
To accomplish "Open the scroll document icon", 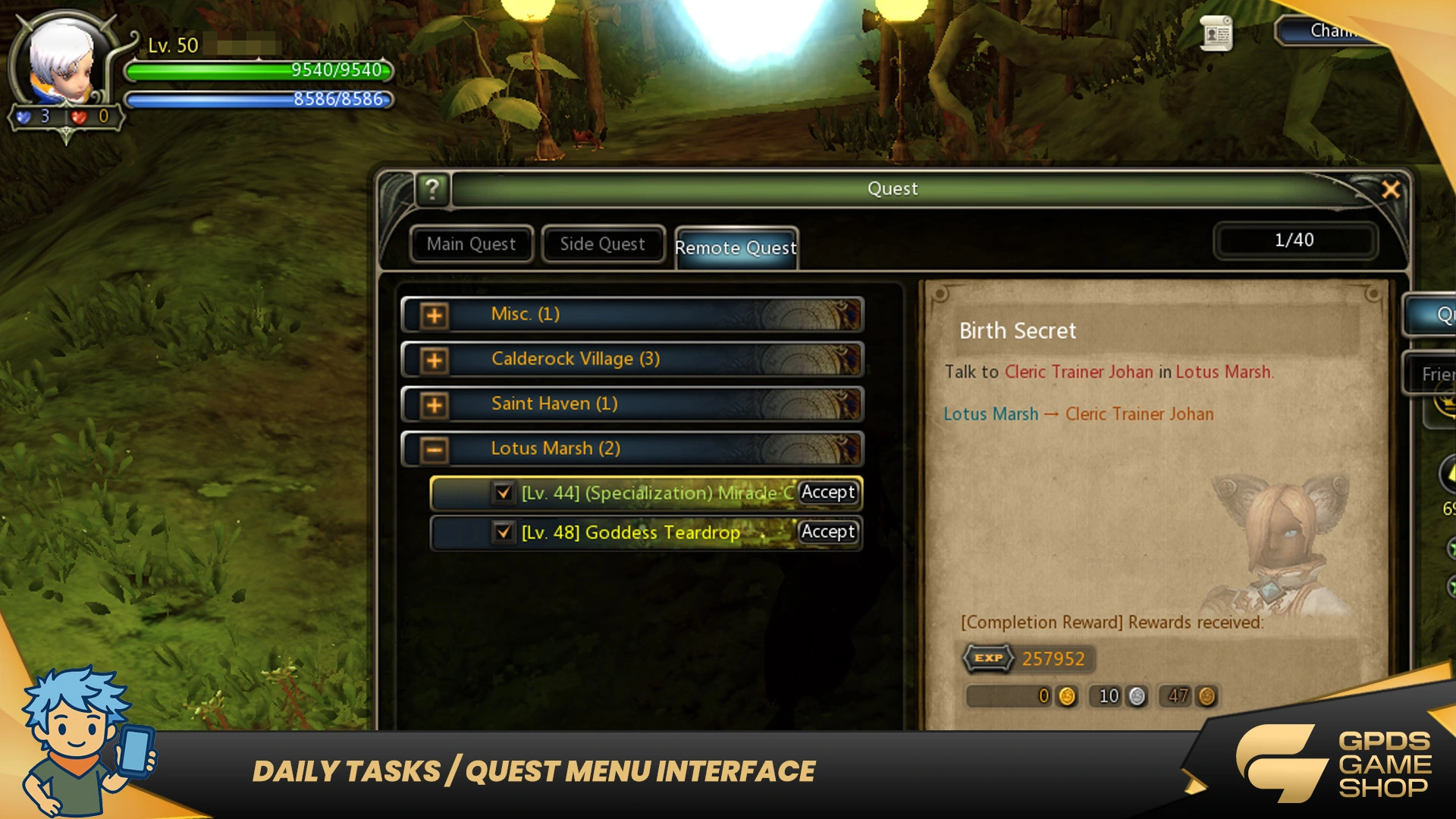I will (x=1216, y=33).
